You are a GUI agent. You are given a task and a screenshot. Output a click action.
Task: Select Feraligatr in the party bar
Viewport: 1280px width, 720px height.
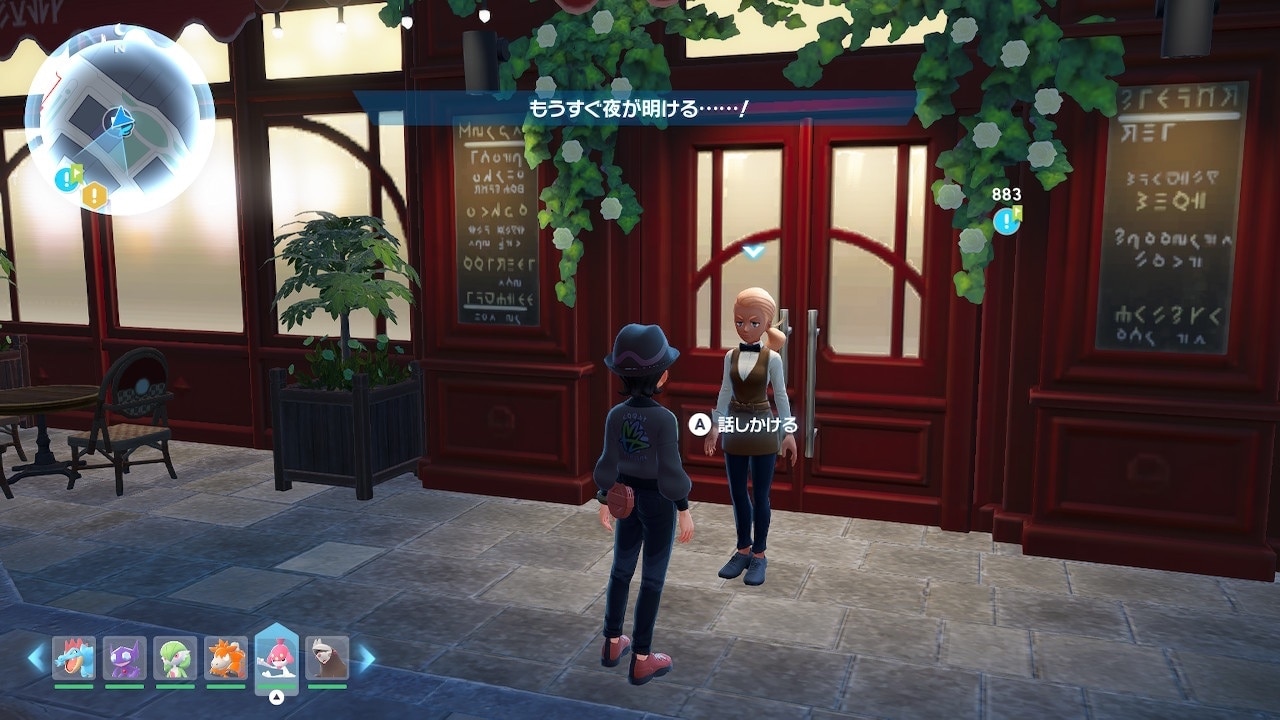click(x=74, y=658)
